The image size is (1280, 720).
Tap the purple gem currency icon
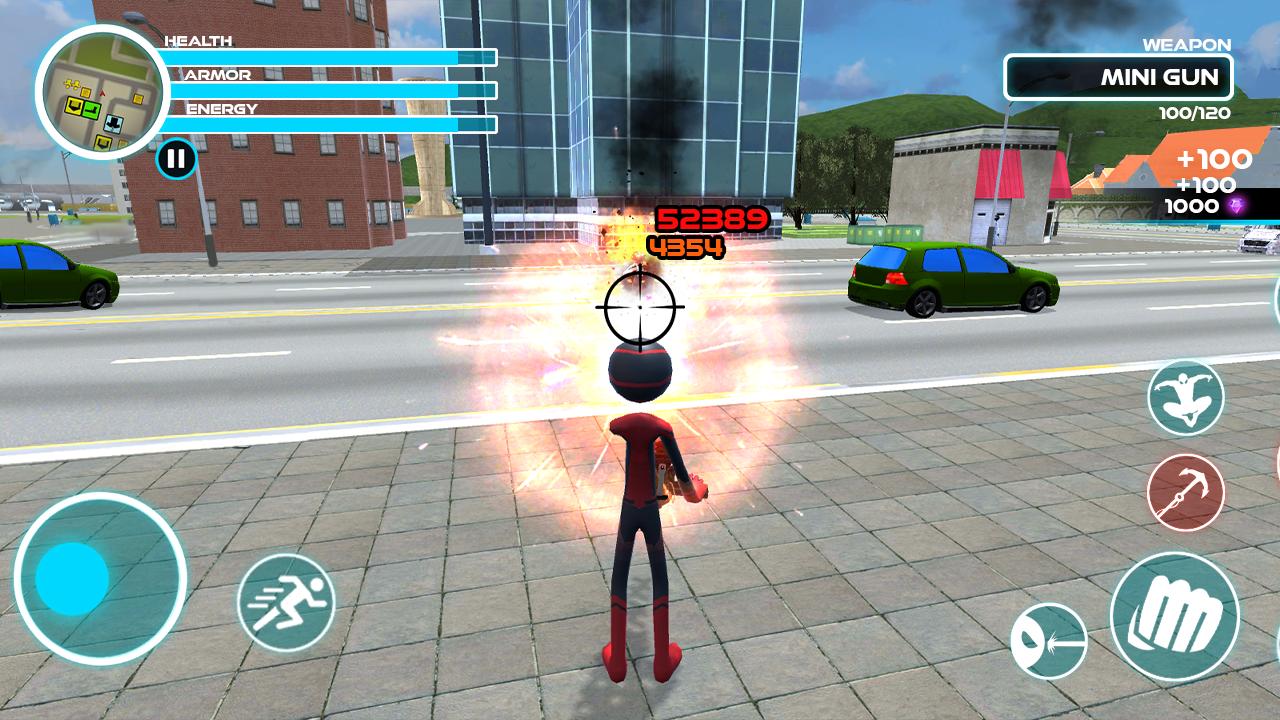pos(1237,205)
